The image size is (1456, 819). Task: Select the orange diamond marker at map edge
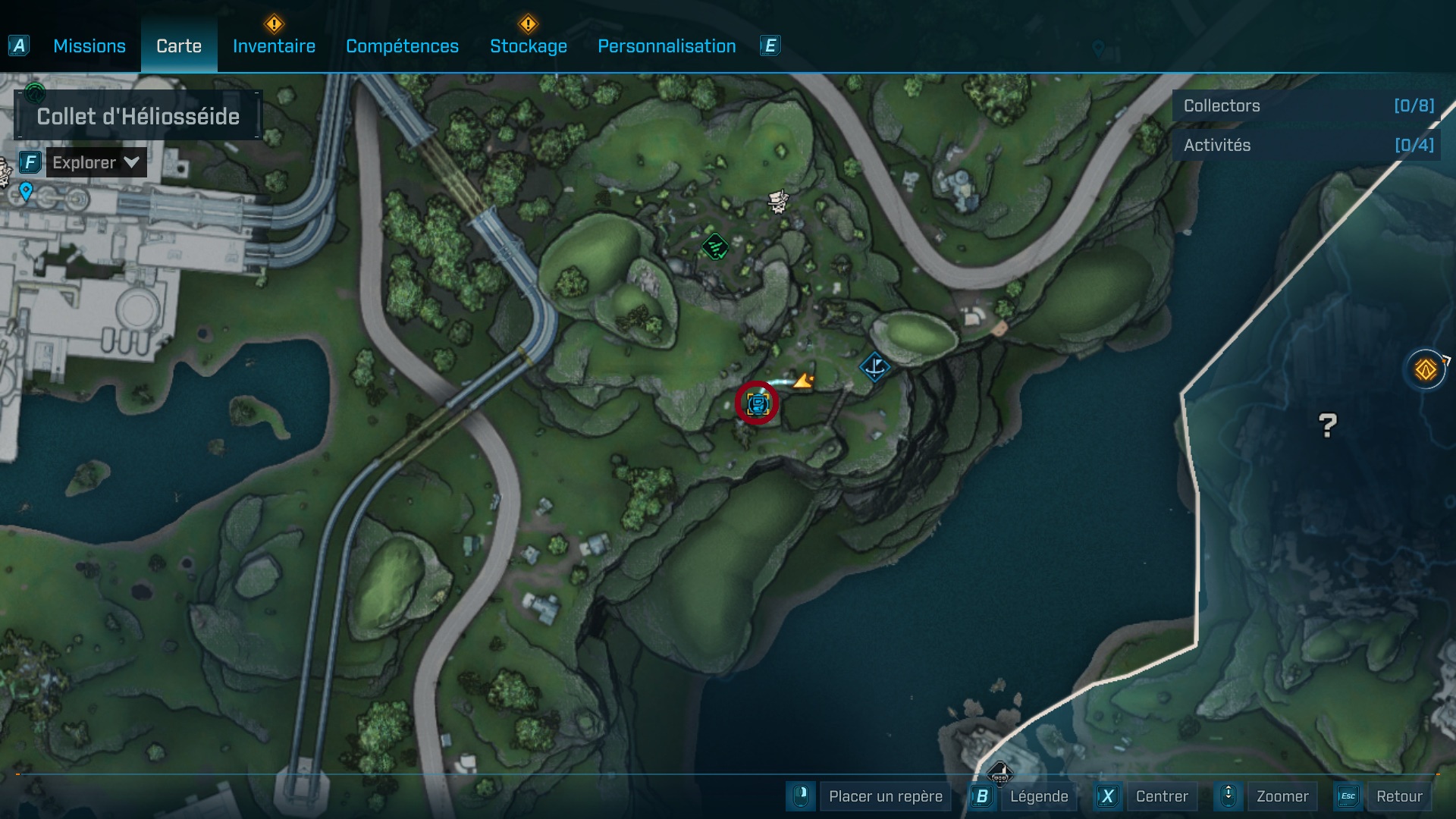1426,370
